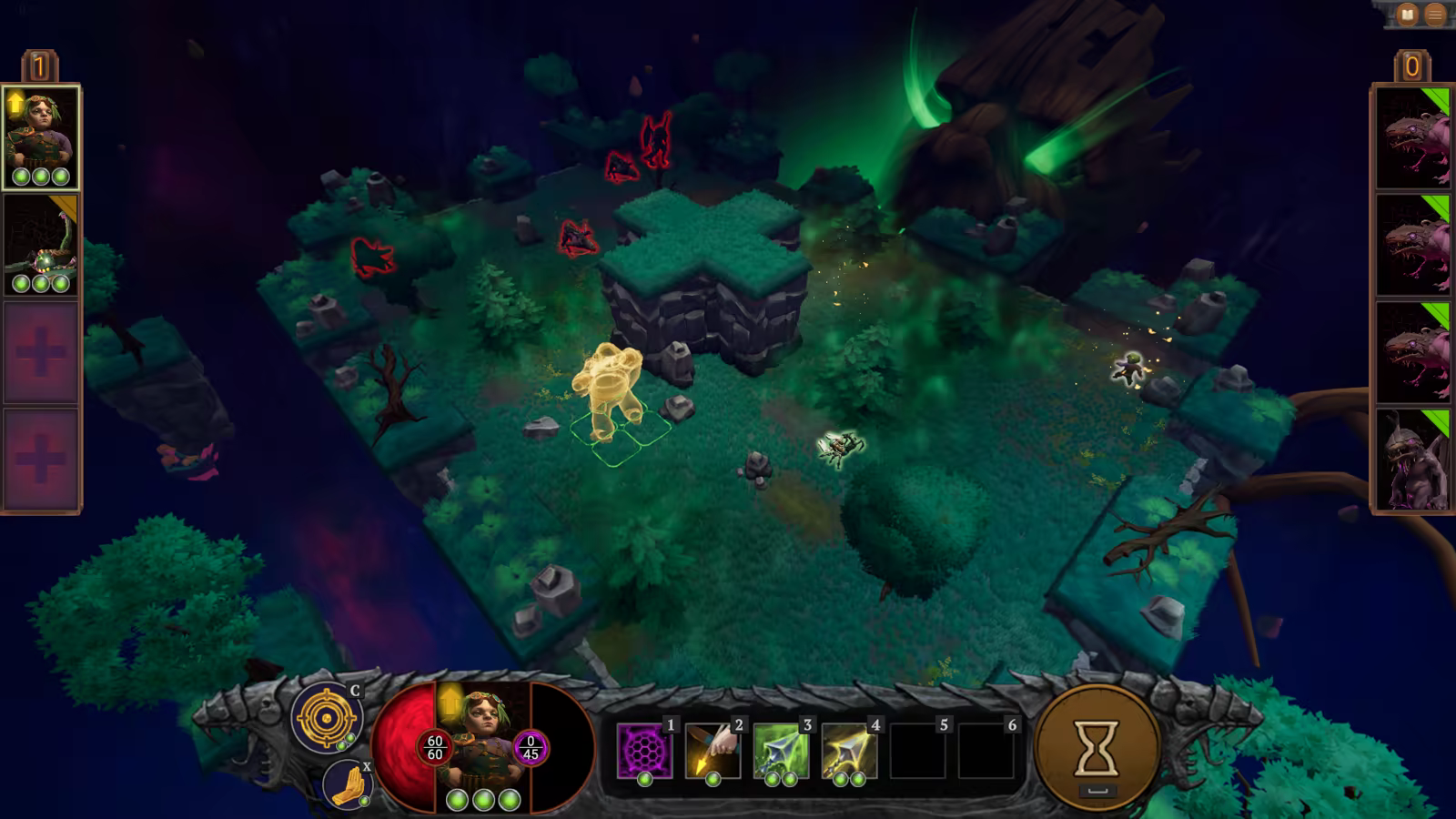The height and width of the screenshot is (819, 1456).
Task: Select the serpent creature party portrait
Action: [41, 244]
